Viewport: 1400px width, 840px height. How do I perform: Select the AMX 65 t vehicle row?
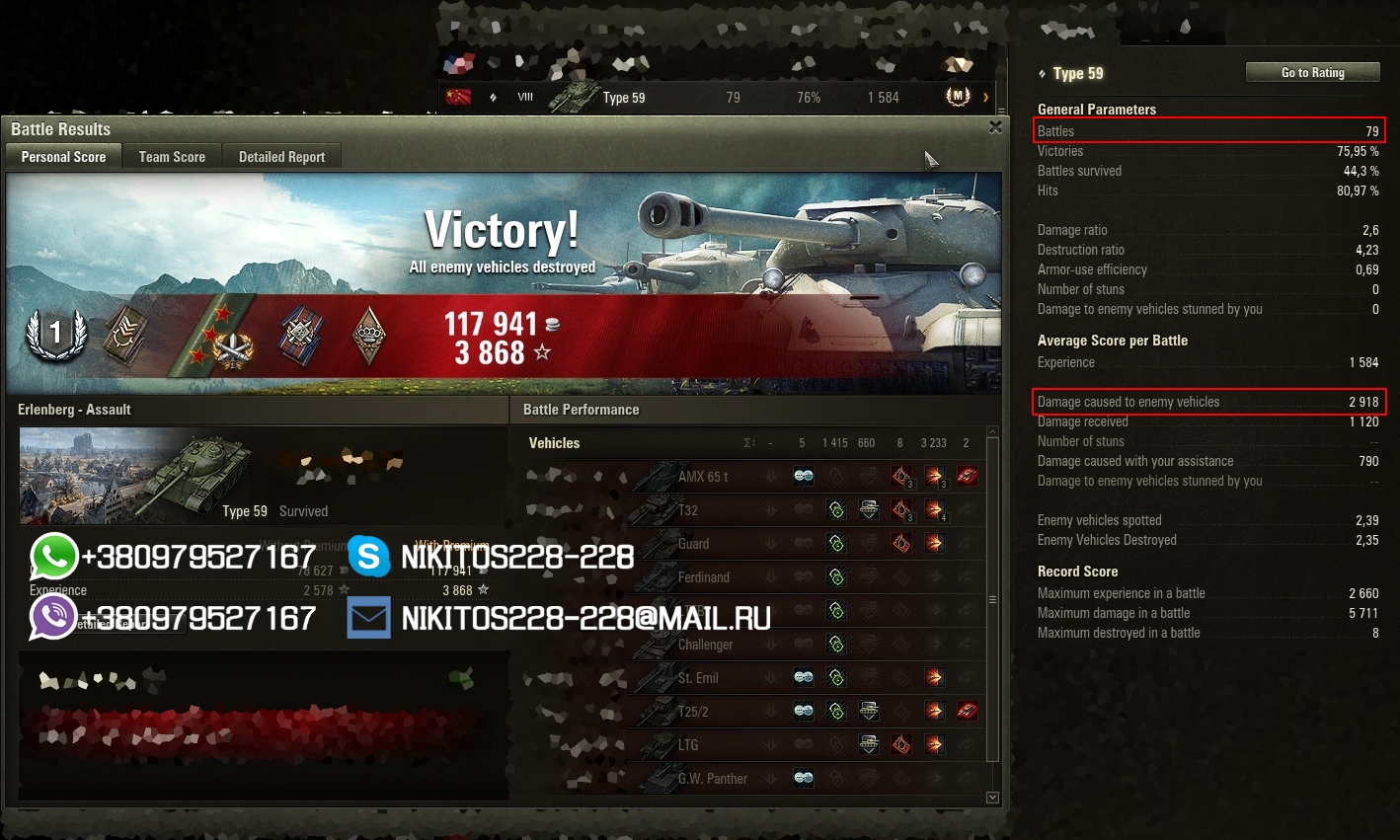pyautogui.click(x=703, y=477)
